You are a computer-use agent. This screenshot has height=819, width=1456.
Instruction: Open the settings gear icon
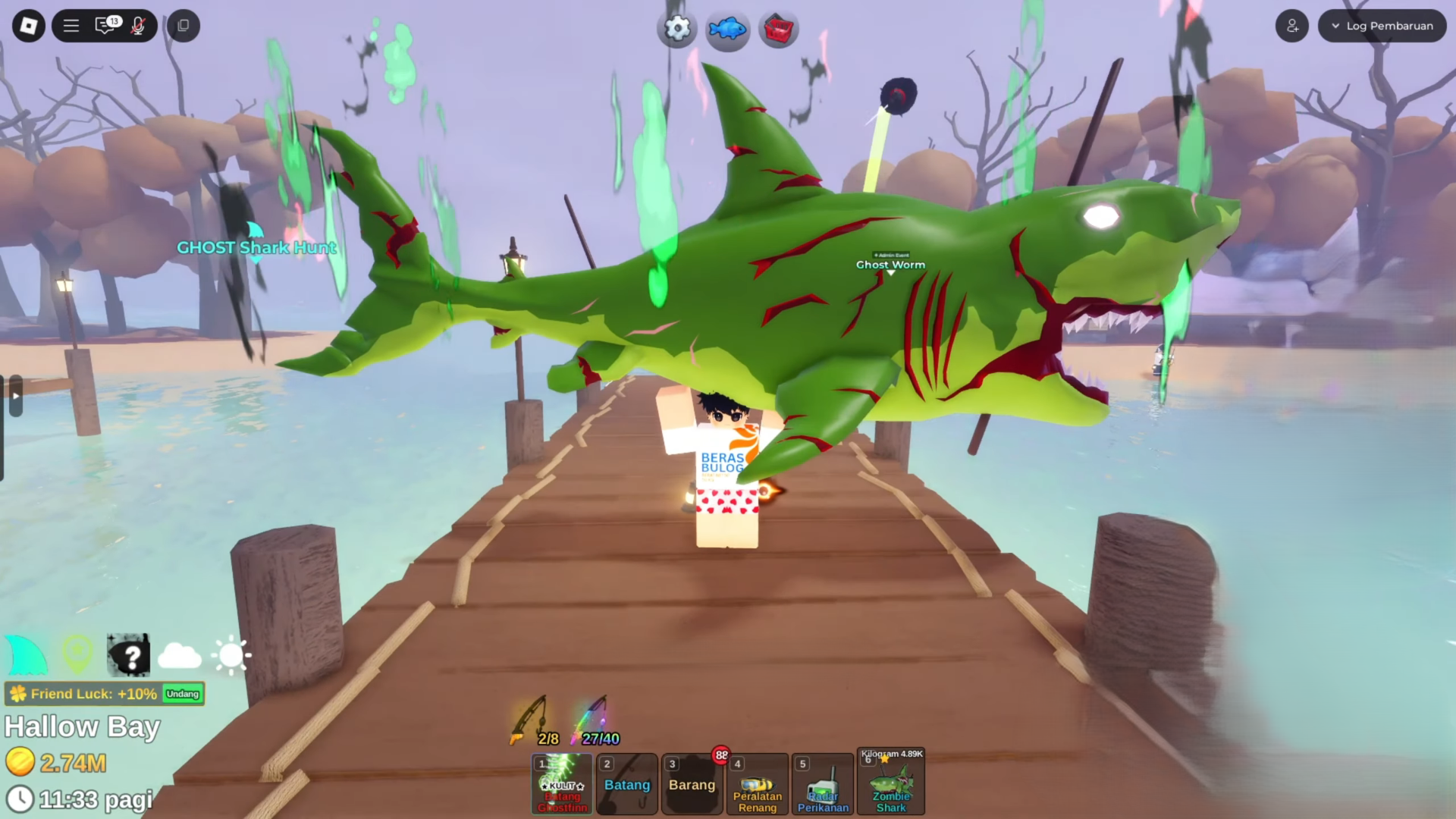pyautogui.click(x=677, y=29)
